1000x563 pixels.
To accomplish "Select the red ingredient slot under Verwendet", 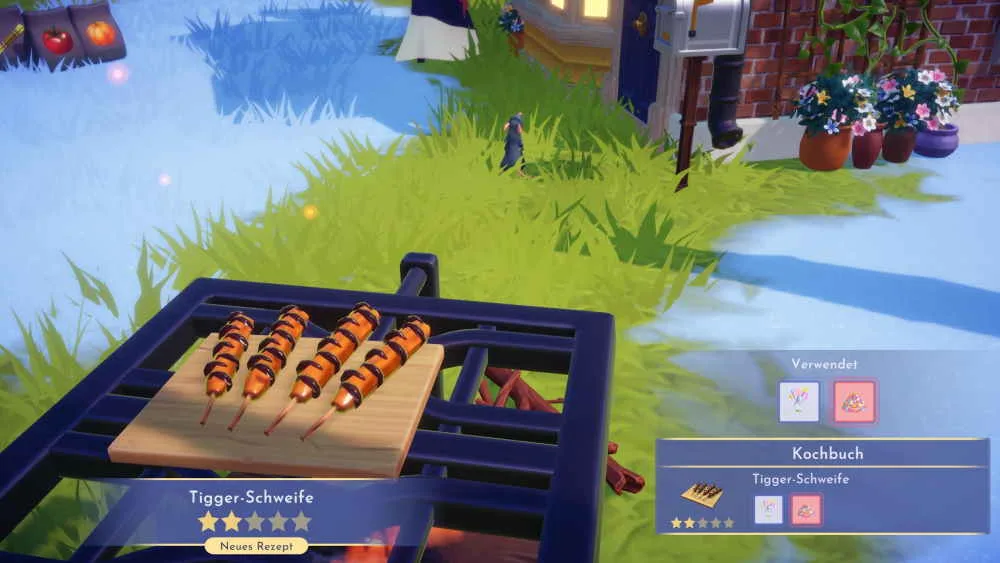I will pyautogui.click(x=855, y=401).
